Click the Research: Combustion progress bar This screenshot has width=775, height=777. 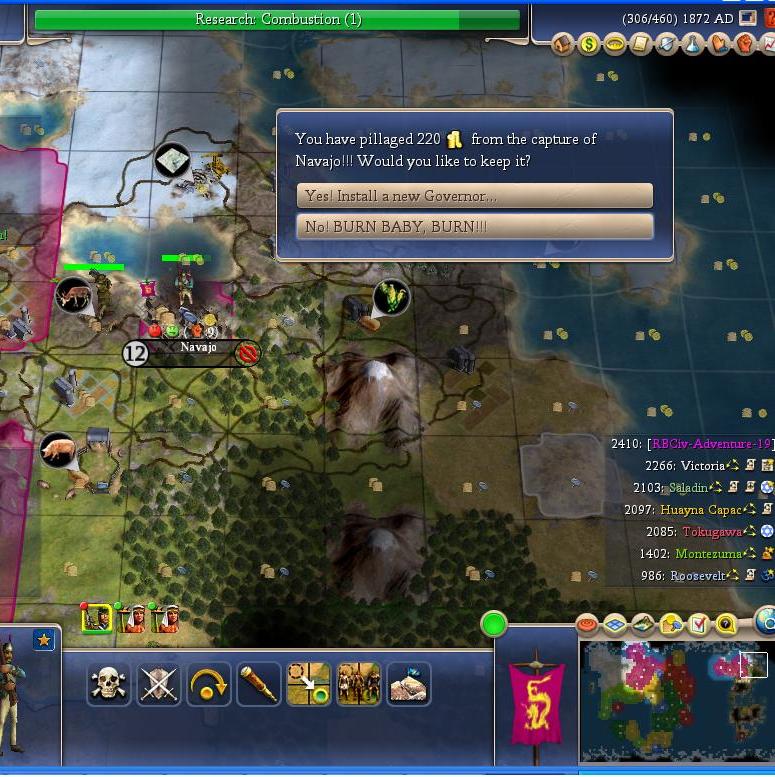(277, 20)
